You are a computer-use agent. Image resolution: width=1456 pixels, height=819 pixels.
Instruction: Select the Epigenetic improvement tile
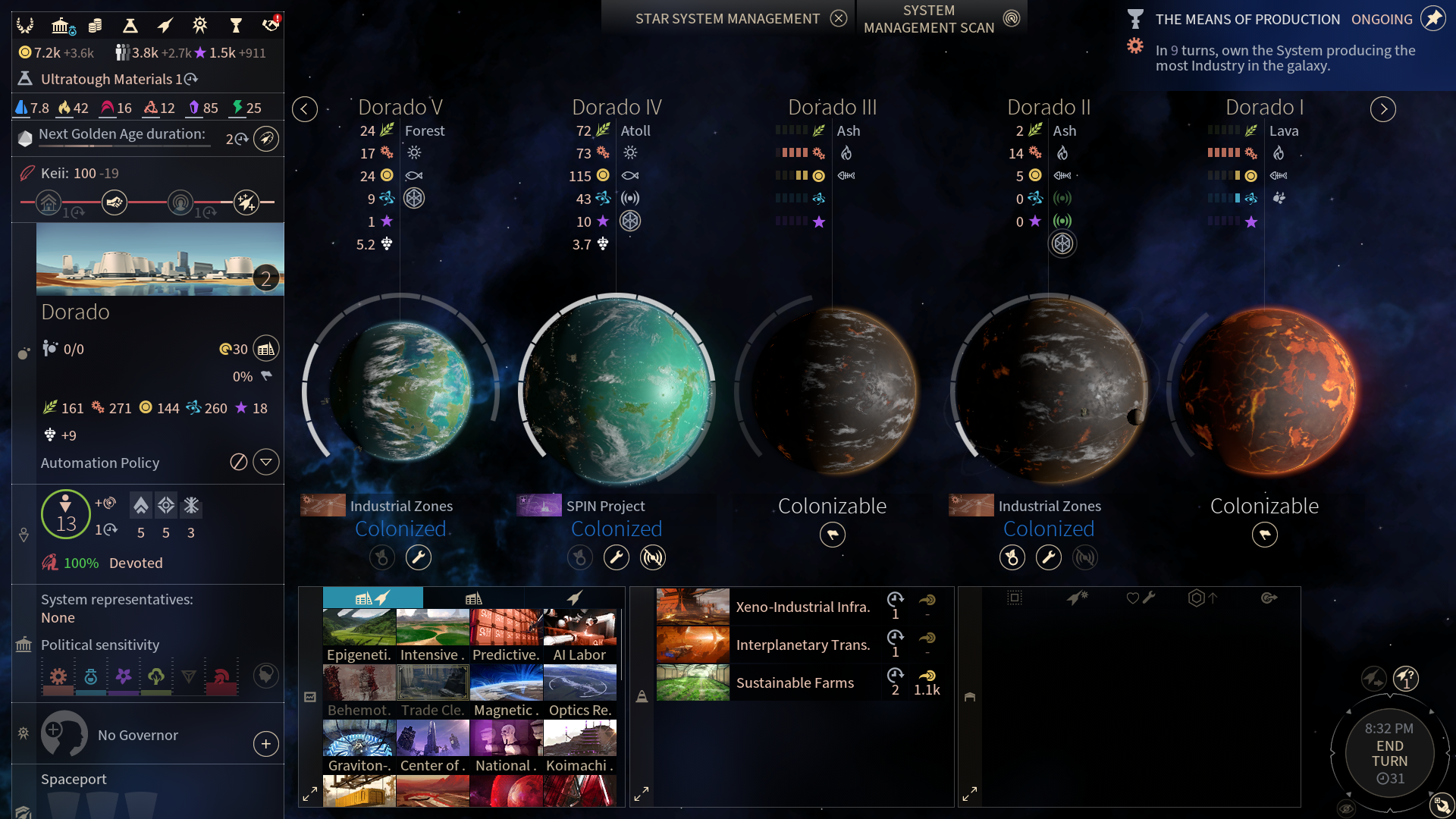[x=359, y=635]
